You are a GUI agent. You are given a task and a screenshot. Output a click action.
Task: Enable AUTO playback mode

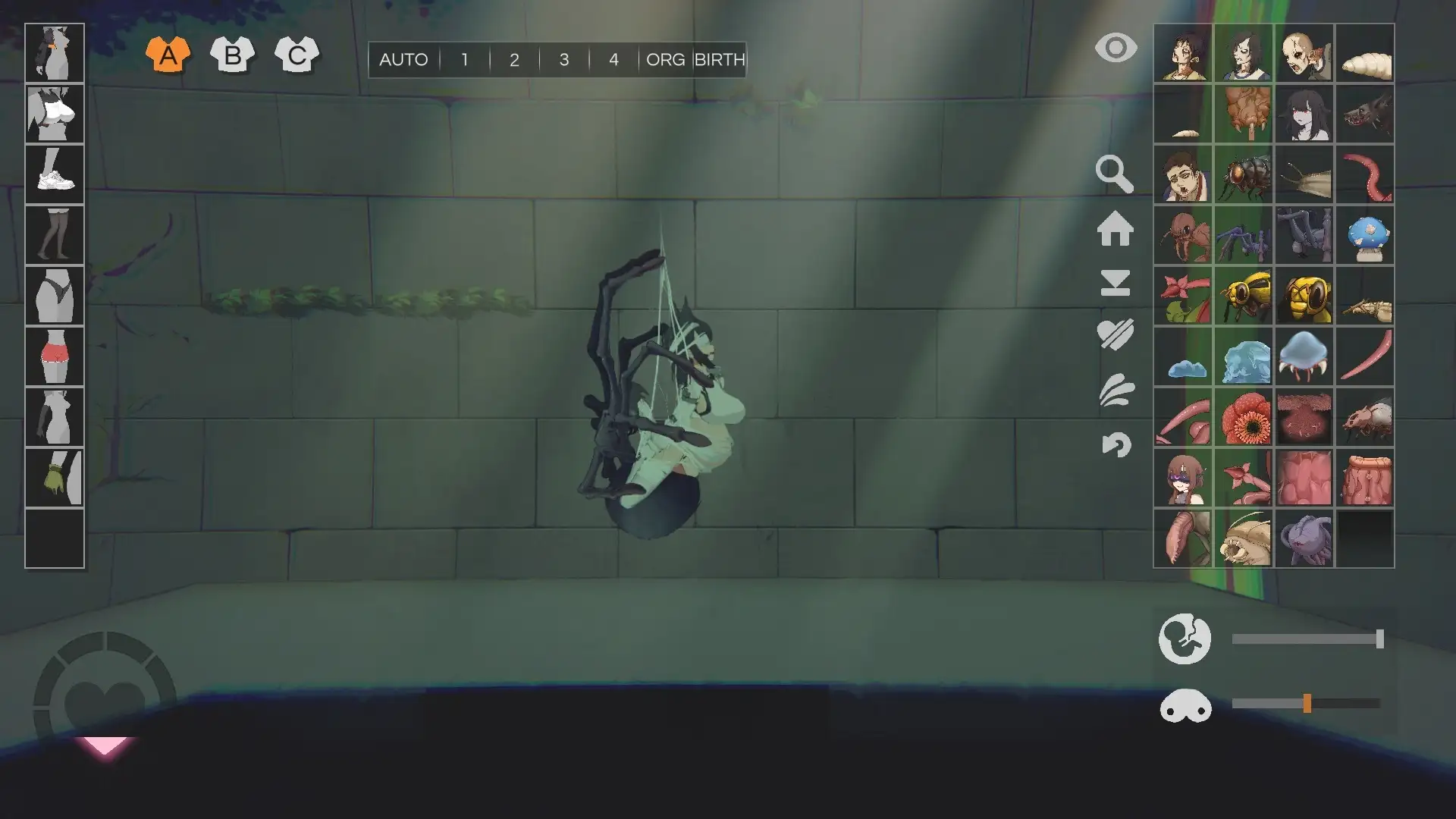(403, 60)
